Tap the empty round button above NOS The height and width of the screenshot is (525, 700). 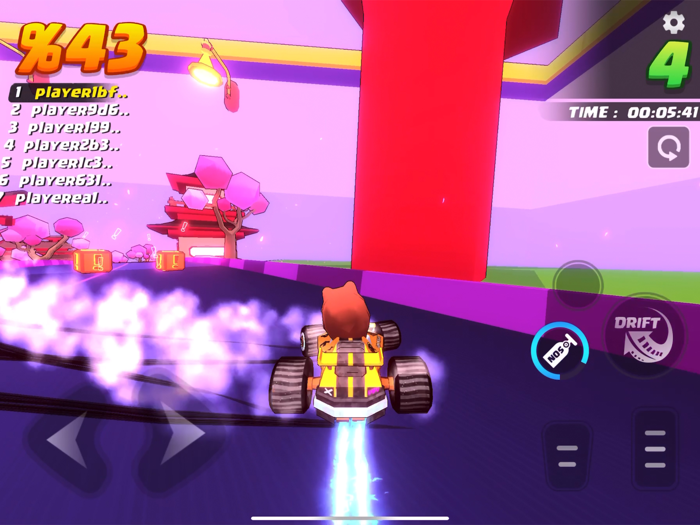[x=578, y=284]
